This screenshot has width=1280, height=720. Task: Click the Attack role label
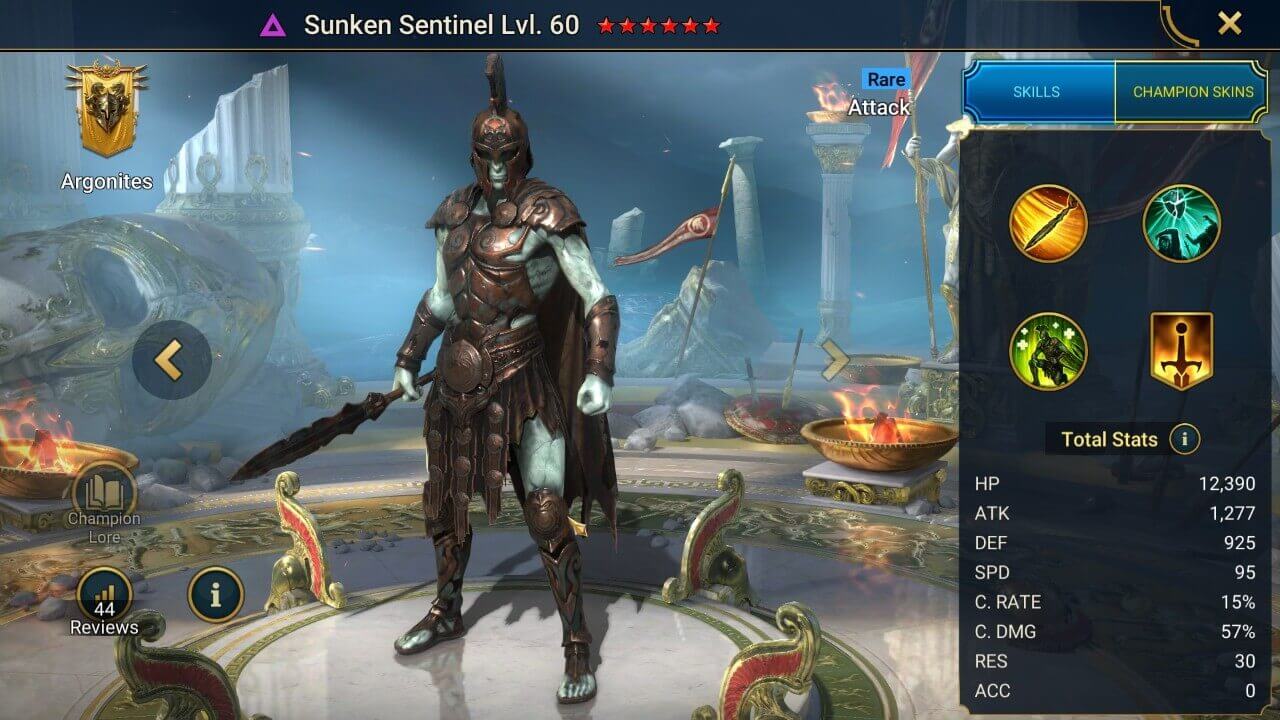pos(878,107)
